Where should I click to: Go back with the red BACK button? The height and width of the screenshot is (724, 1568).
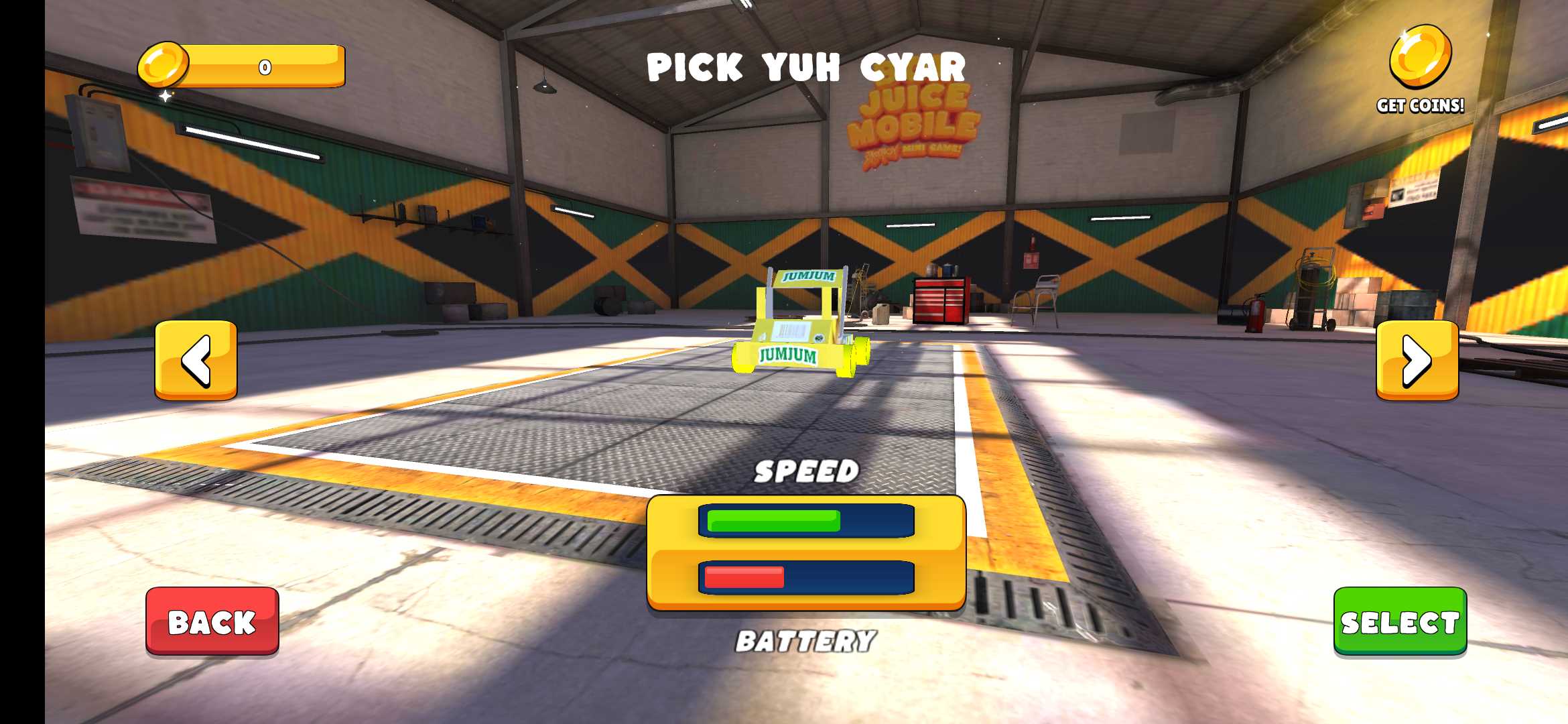click(212, 621)
